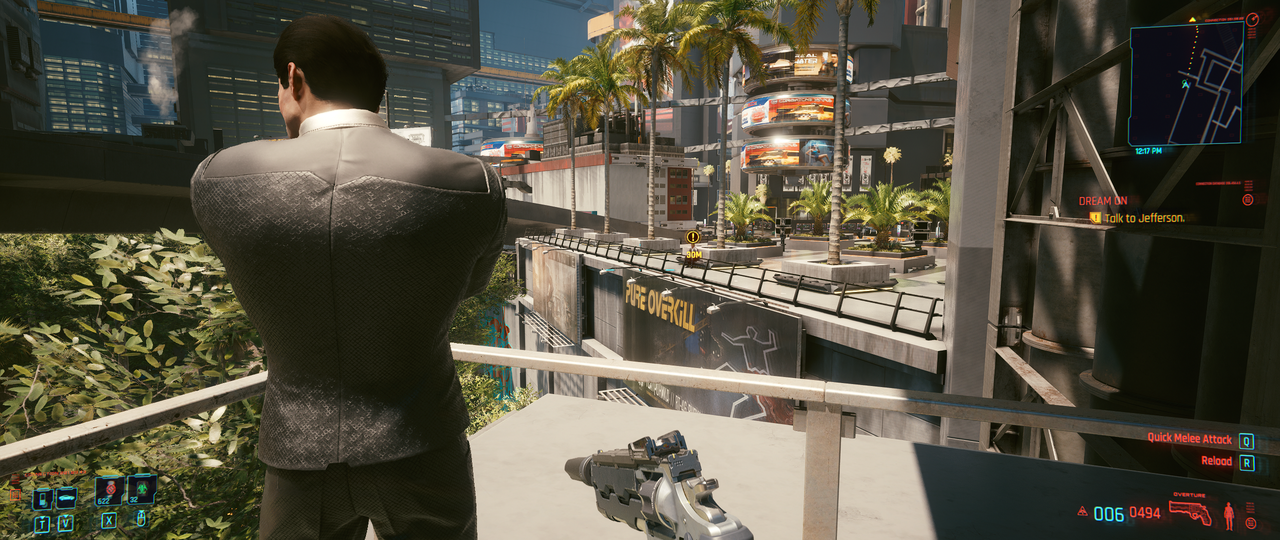
Task: Click the minimap in the corner
Action: pos(1186,84)
